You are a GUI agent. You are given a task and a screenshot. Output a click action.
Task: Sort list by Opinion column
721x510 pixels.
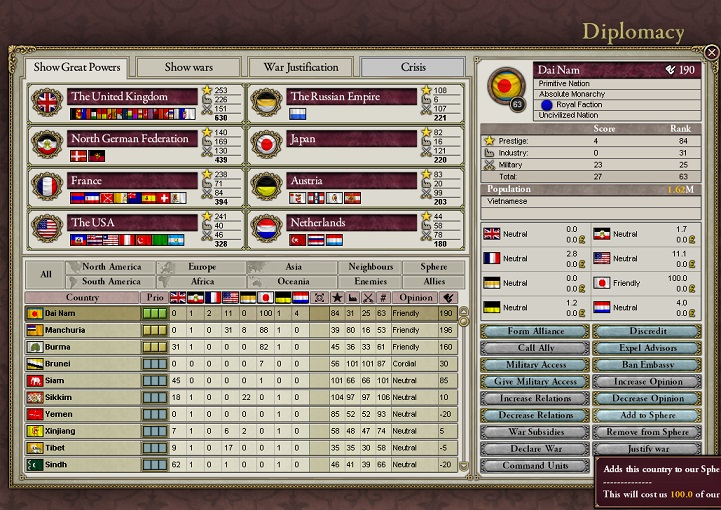(415, 297)
